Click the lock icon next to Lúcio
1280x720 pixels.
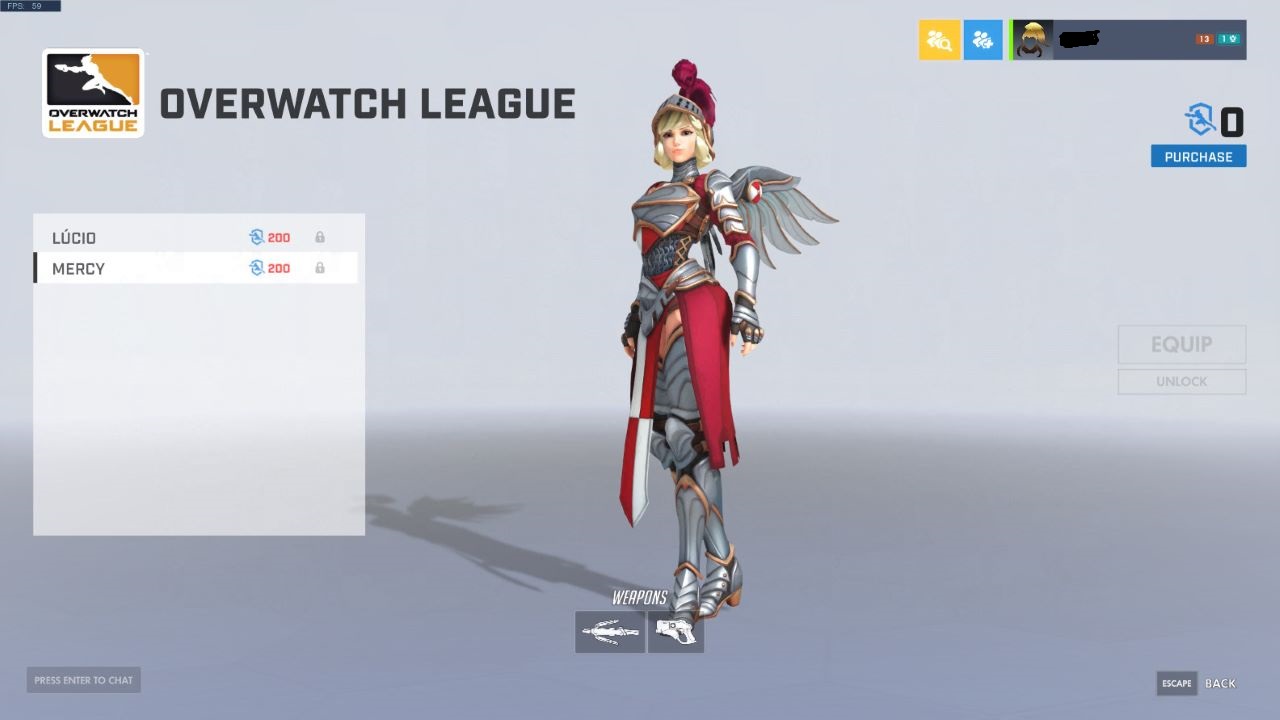click(320, 237)
